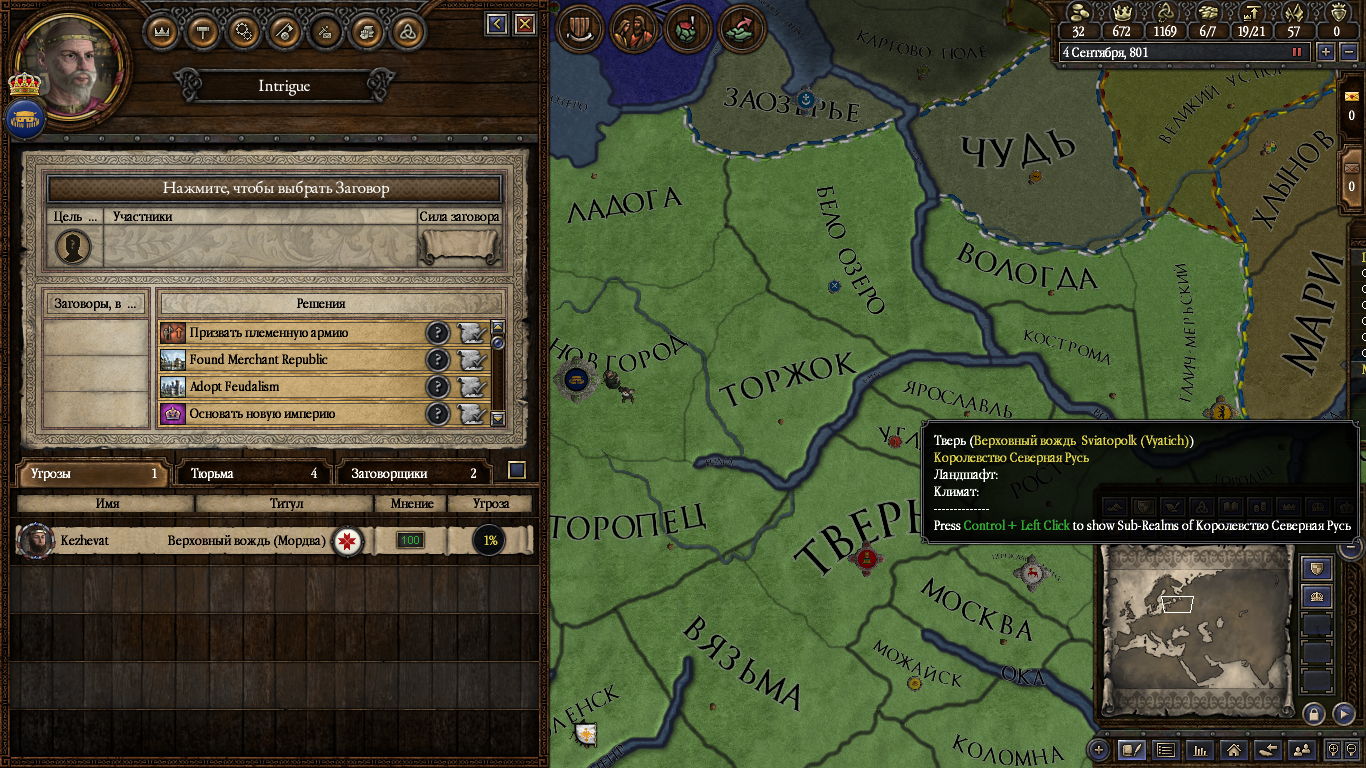The image size is (1366, 768).
Task: Switch to the Тюрьма tab
Action: click(253, 474)
